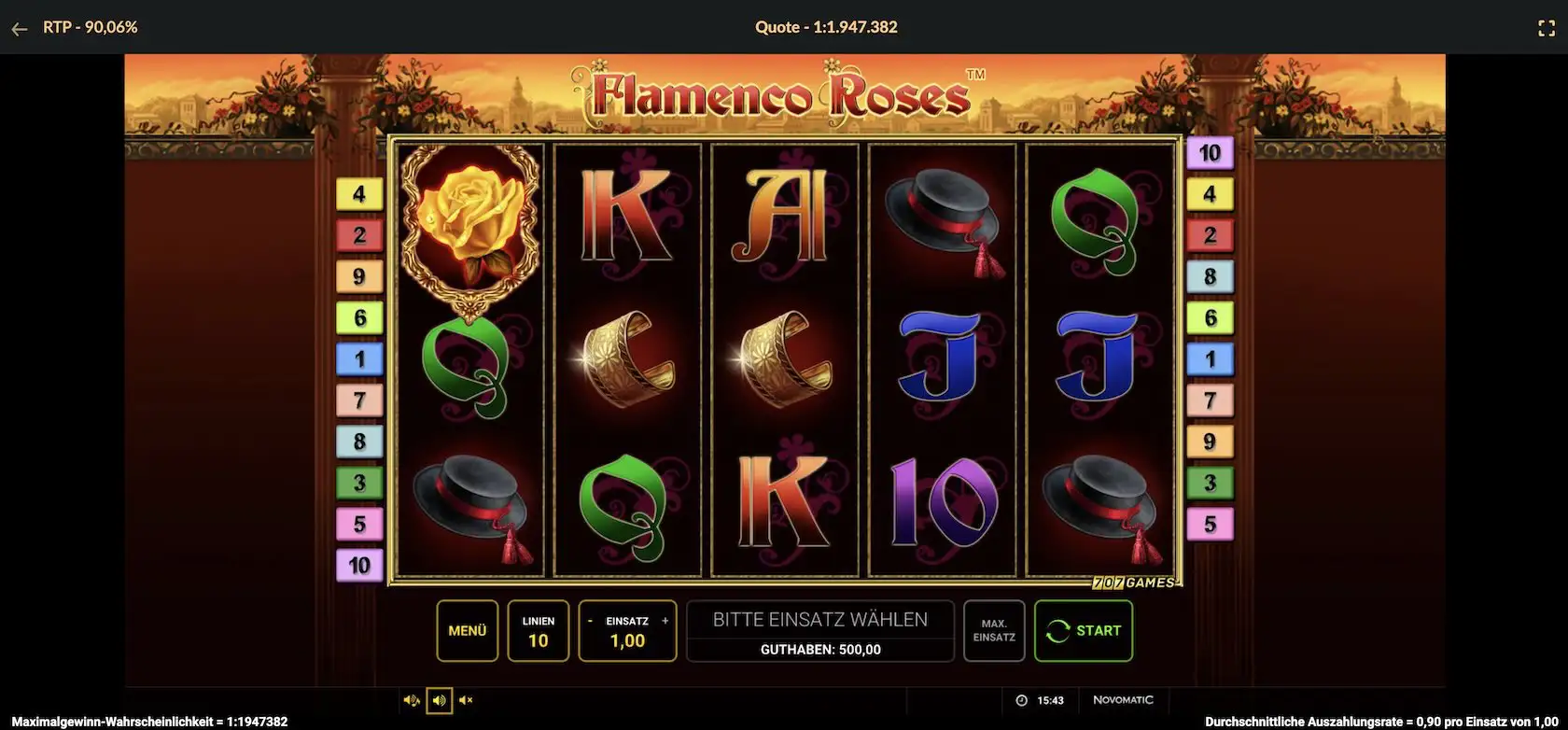The width and height of the screenshot is (1568, 730).
Task: Click the back arrow to exit game
Action: click(20, 28)
